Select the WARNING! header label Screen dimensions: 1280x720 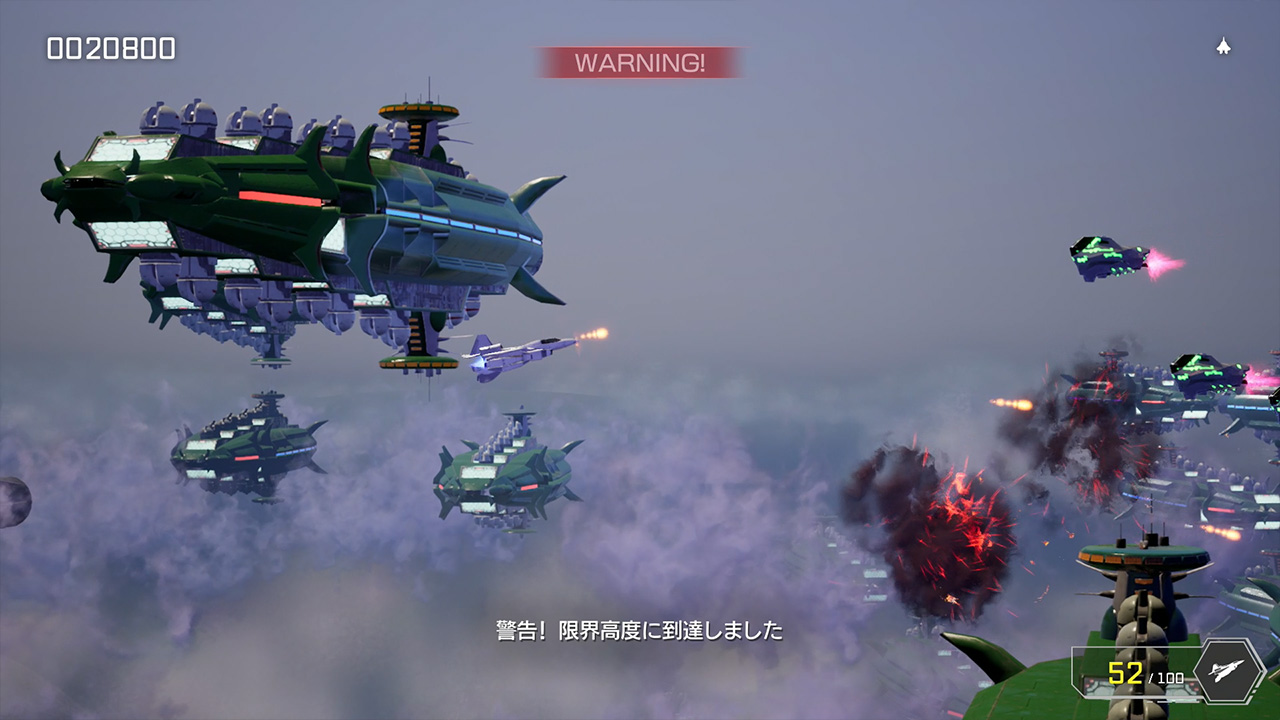[x=640, y=62]
